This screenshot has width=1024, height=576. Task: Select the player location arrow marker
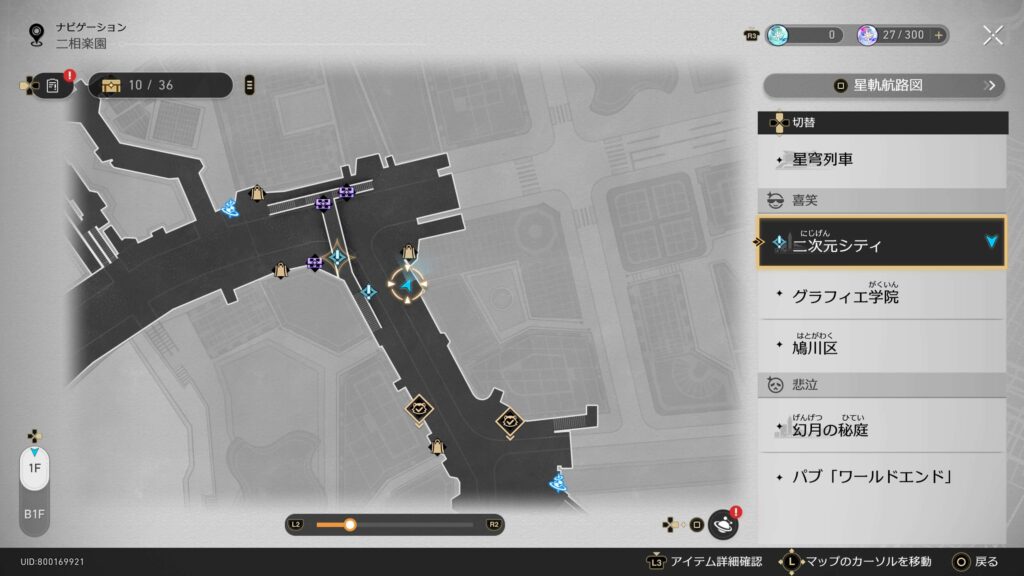pos(408,287)
